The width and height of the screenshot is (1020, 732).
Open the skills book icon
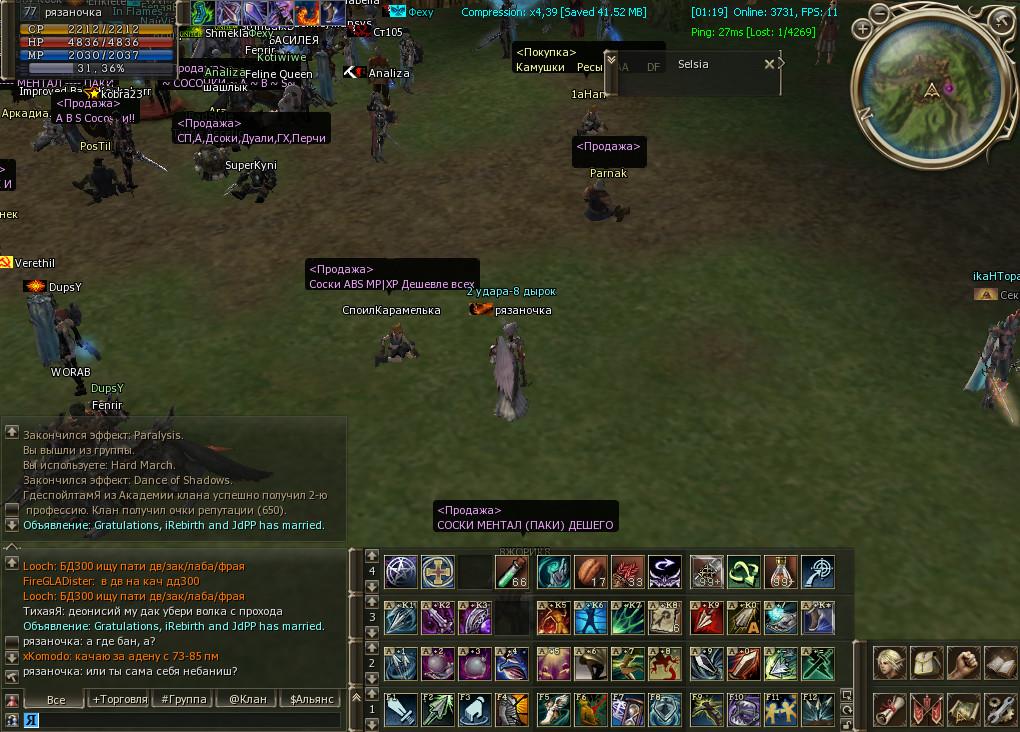pyautogui.click(x=1001, y=663)
